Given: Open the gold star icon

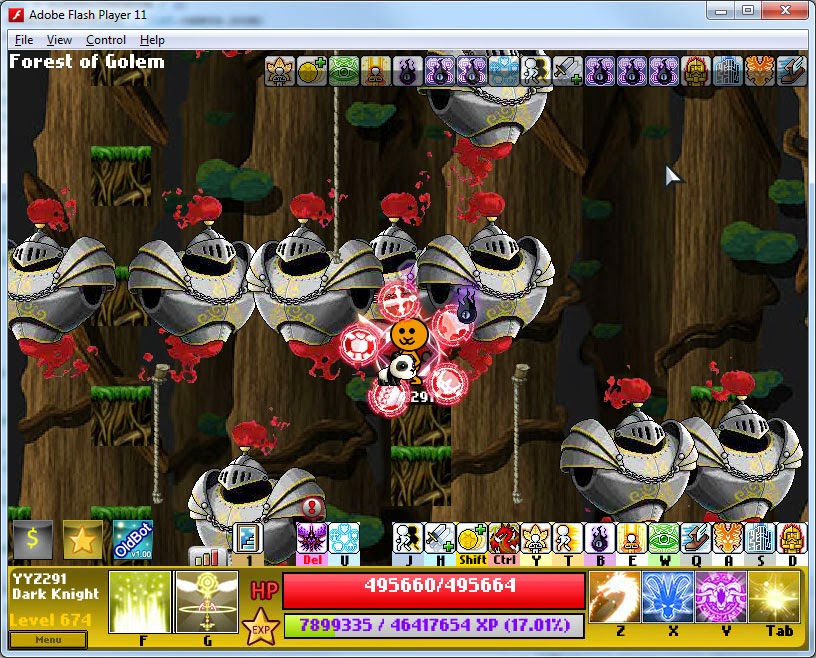Looking at the screenshot, I should (83, 540).
